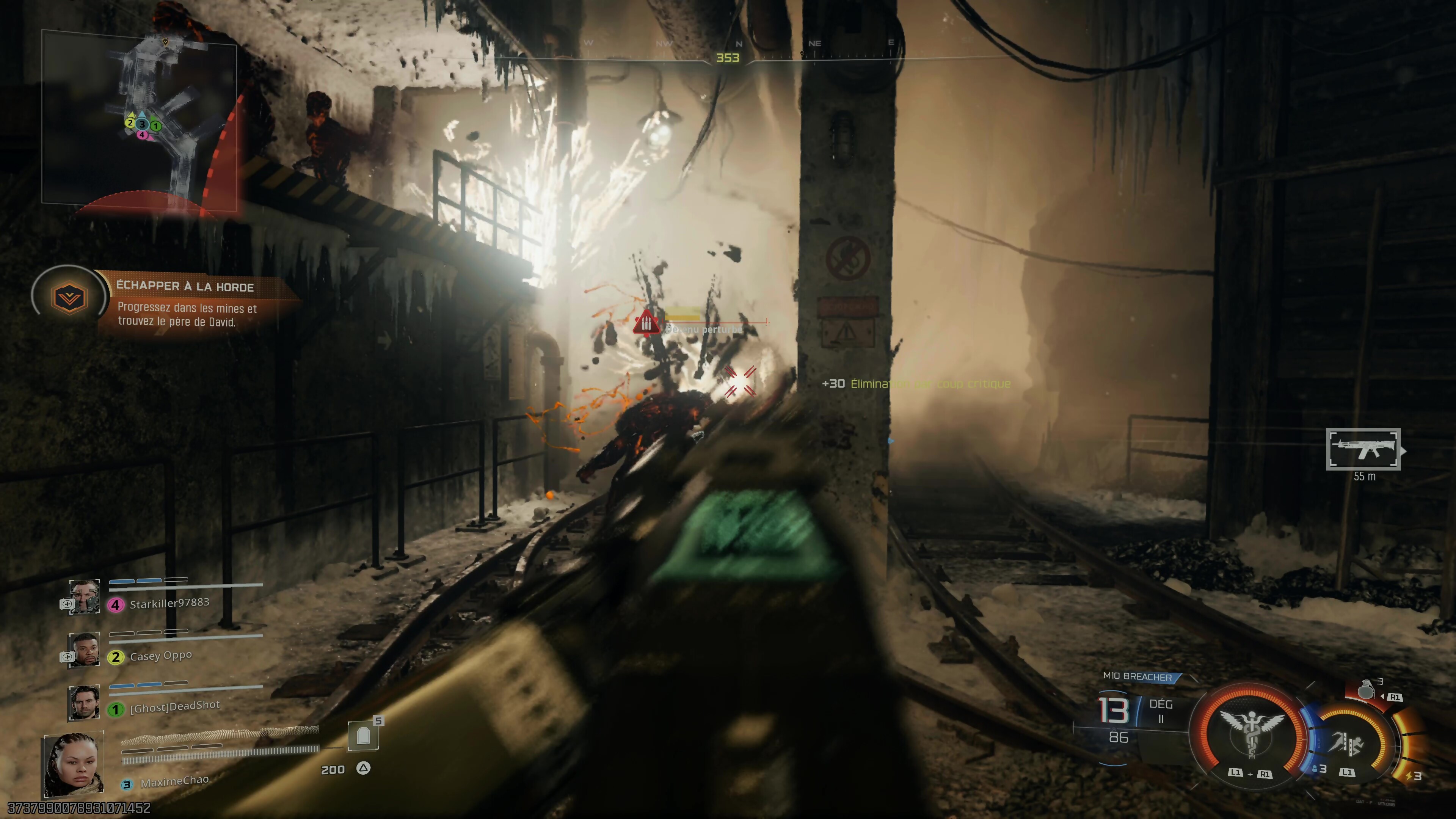Select Casey Oppo's squad portrait
1456x819 pixels.
point(84,649)
